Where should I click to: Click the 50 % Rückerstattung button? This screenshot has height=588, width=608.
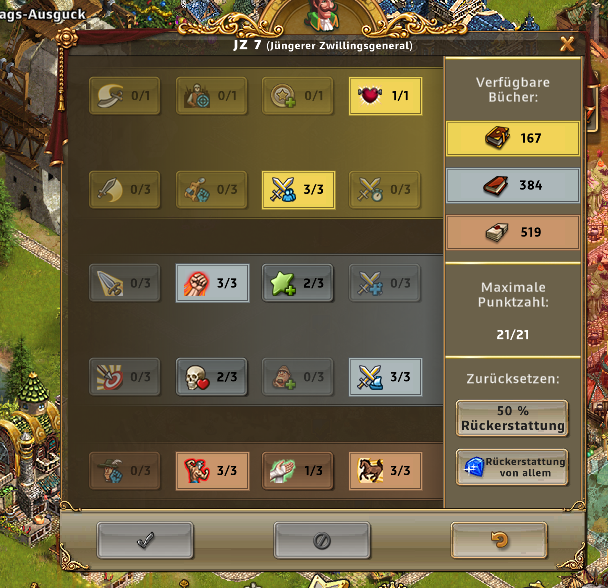[511, 418]
